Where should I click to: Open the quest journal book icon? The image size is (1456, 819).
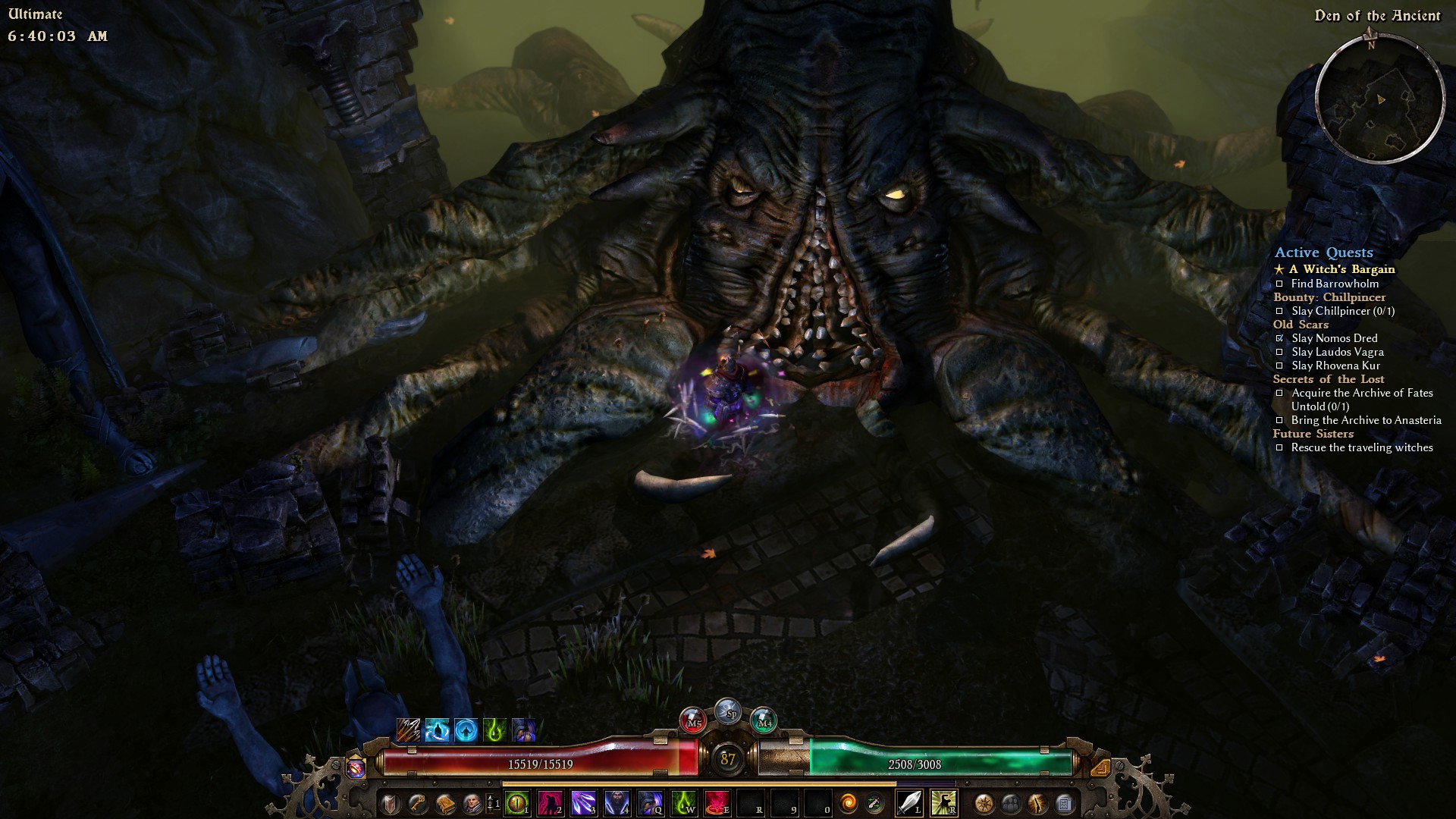pyautogui.click(x=445, y=803)
